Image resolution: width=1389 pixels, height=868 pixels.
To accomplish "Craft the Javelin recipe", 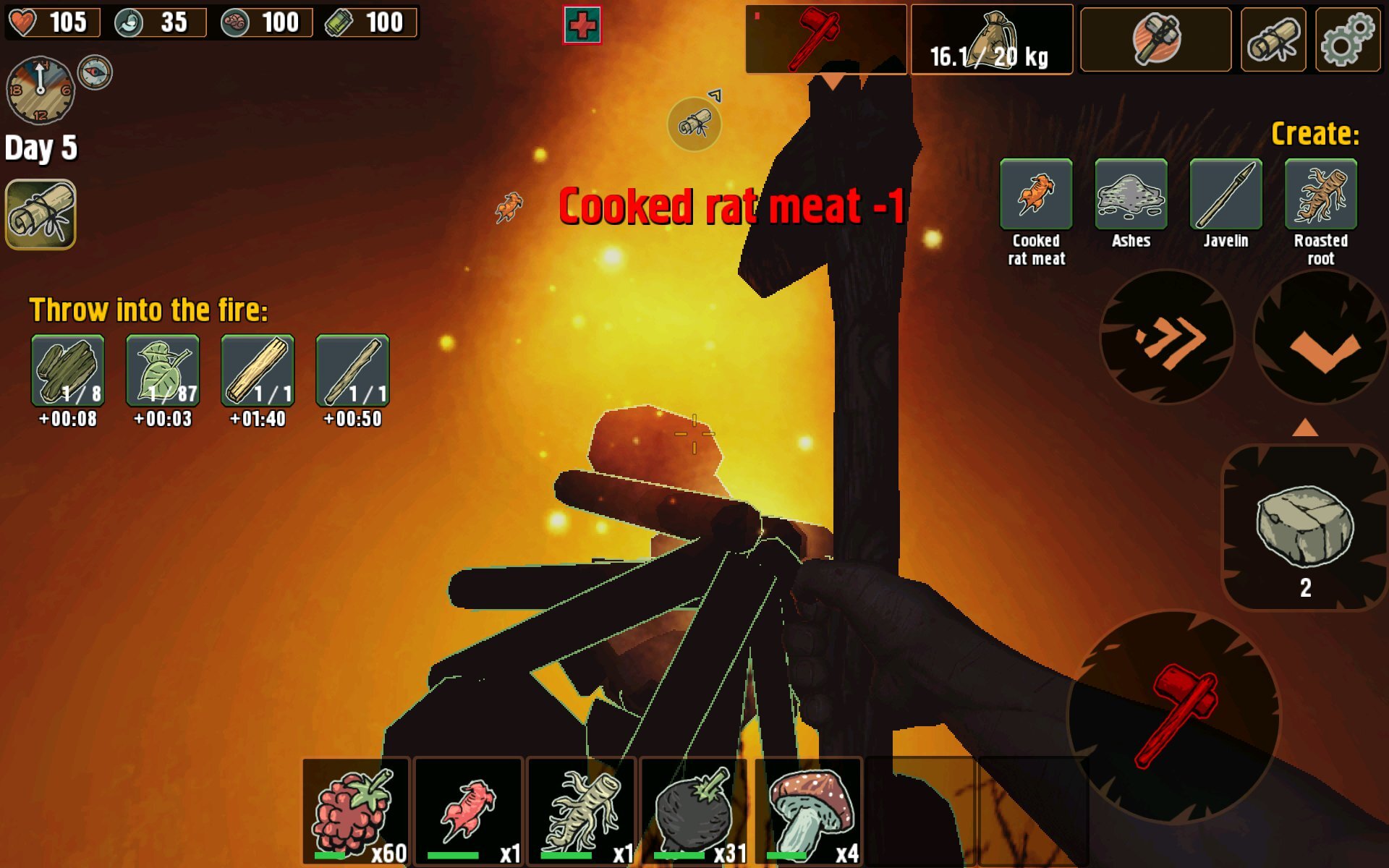I will coord(1226,194).
